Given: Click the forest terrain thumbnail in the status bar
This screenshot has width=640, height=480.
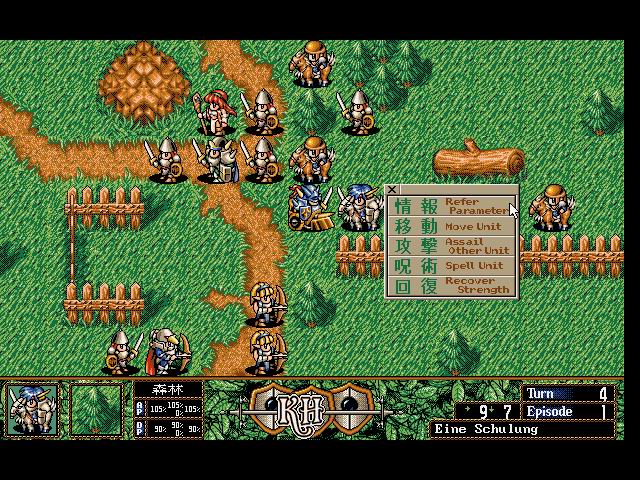Looking at the screenshot, I should [x=96, y=409].
